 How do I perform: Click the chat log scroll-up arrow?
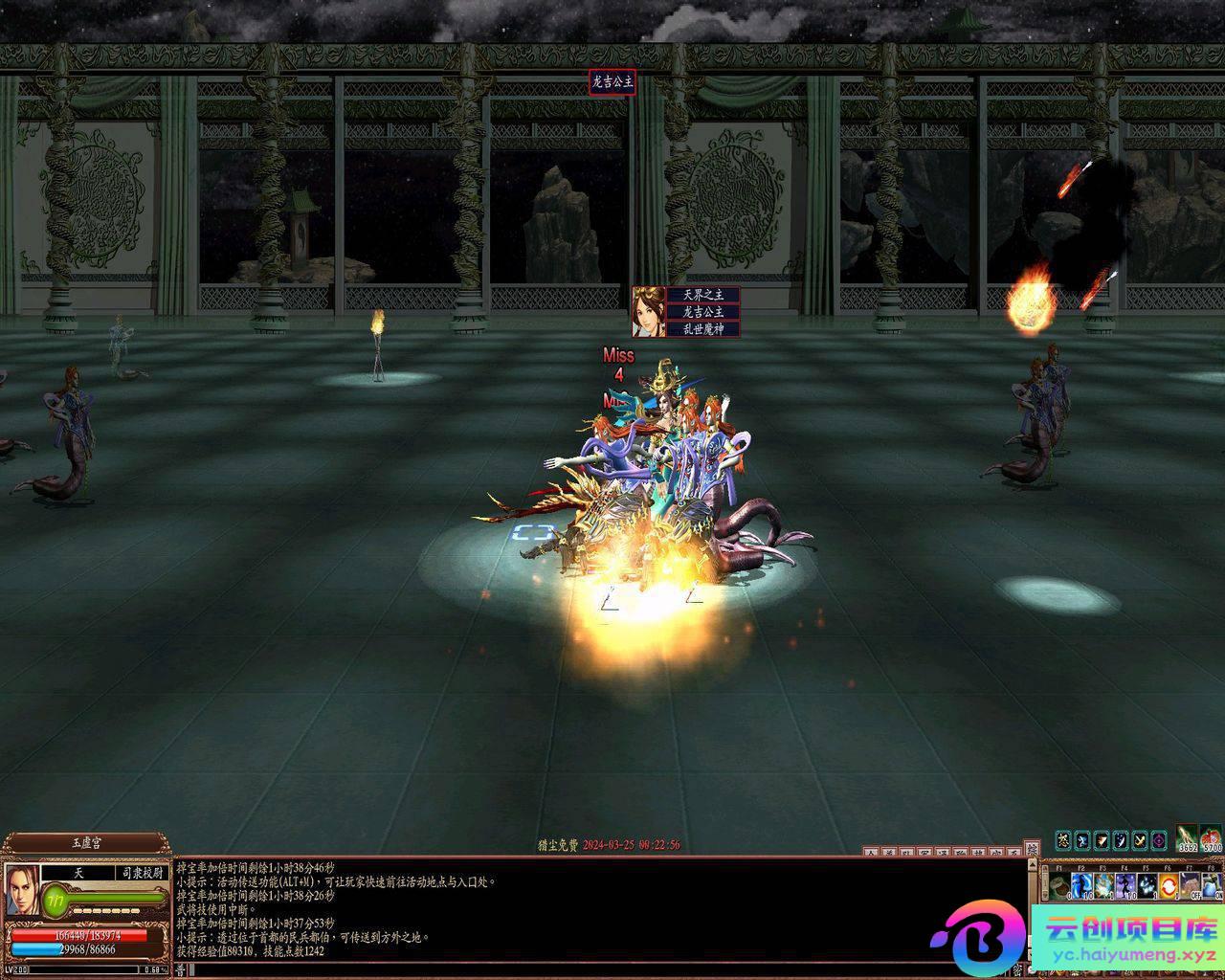(1032, 865)
